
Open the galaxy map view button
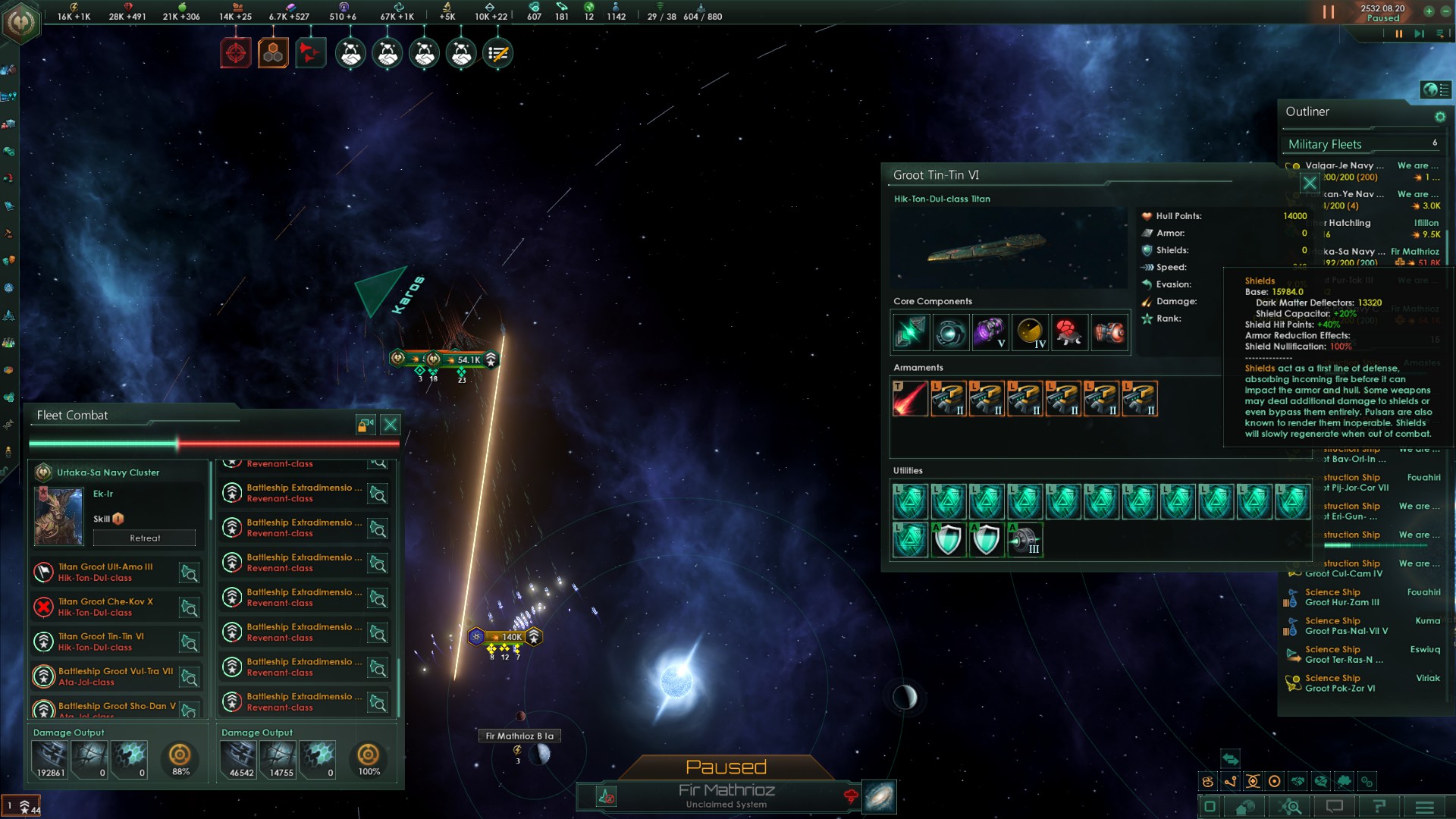[x=880, y=796]
